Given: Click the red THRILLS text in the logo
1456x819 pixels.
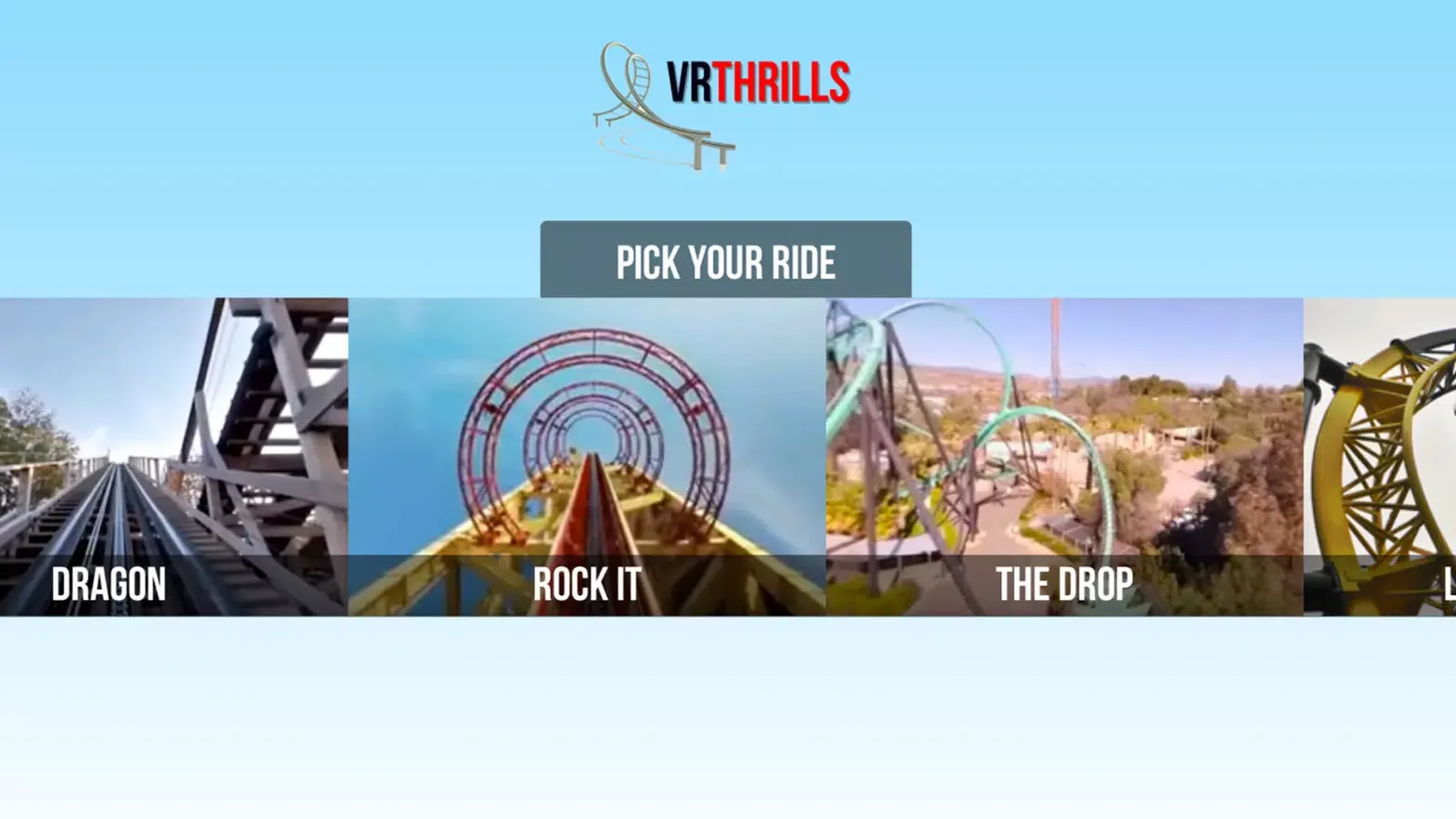Looking at the screenshot, I should click(785, 82).
